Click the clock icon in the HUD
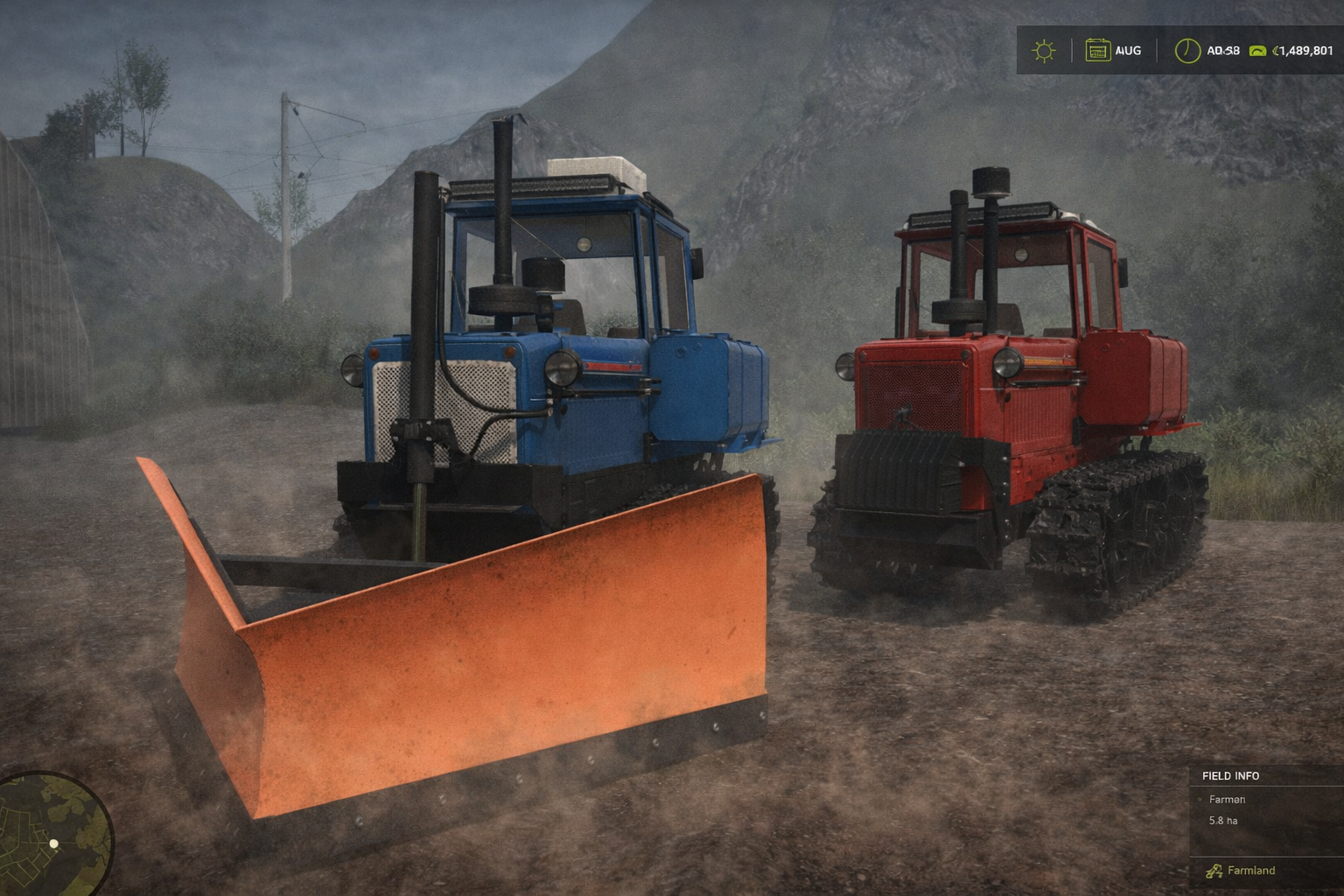The height and width of the screenshot is (896, 1344). tap(1186, 51)
